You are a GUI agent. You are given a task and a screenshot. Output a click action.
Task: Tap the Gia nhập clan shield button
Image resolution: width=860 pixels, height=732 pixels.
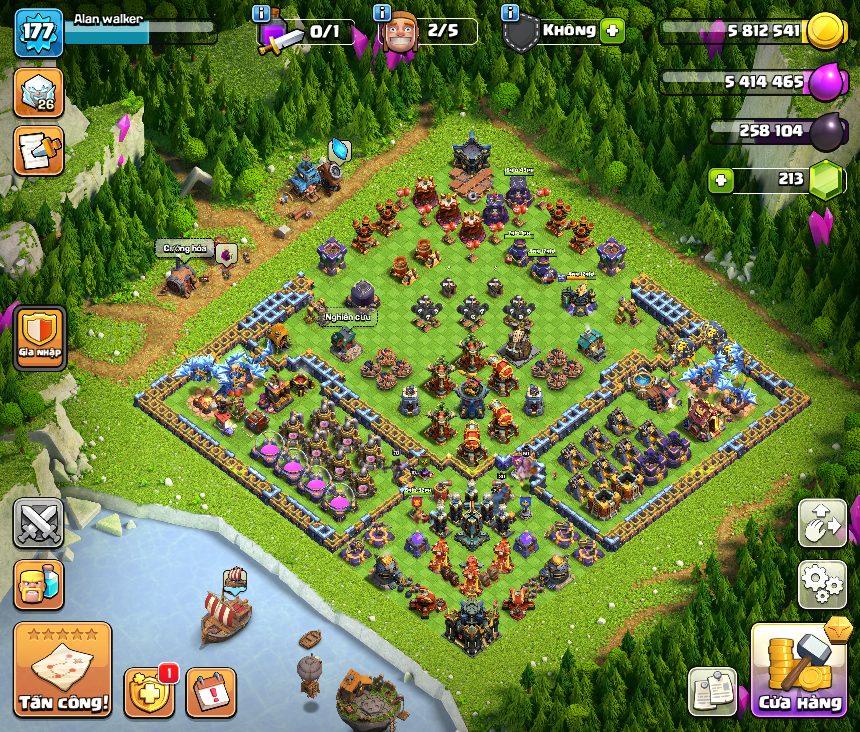tap(38, 334)
